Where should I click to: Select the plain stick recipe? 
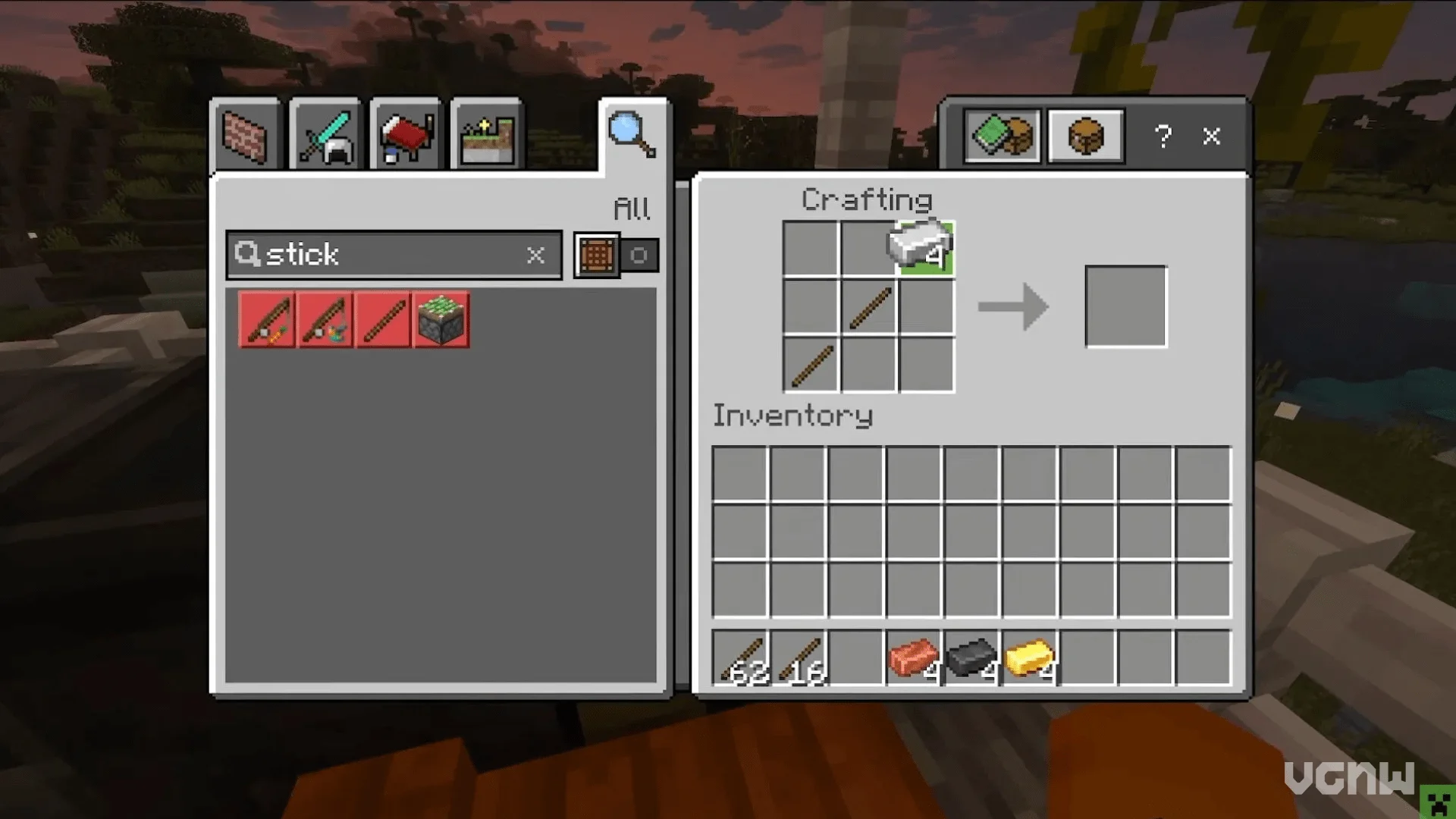(x=384, y=321)
